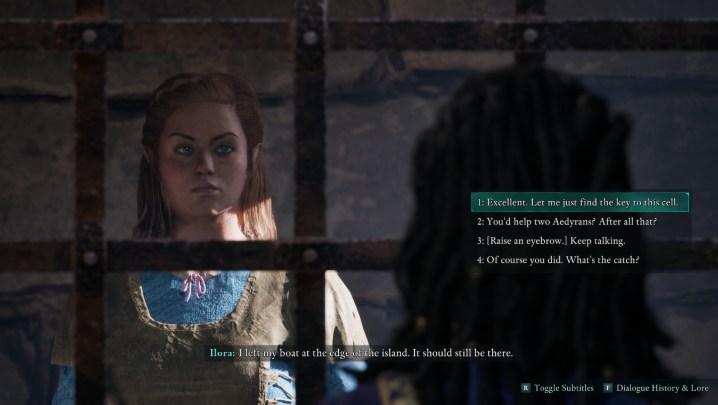Answer "Of course you did. What's the catch?"
The height and width of the screenshot is (405, 718).
pos(557,260)
